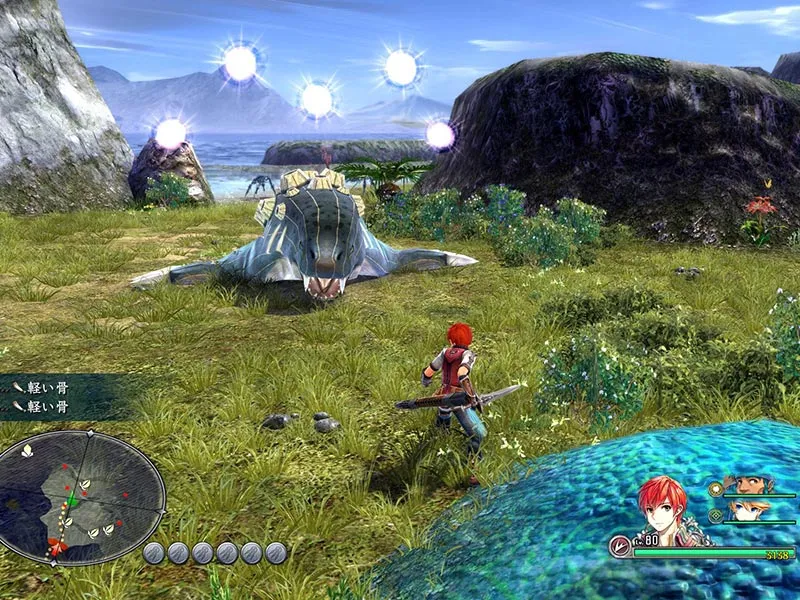Open the circular minimap
800x600 pixels.
80,497
